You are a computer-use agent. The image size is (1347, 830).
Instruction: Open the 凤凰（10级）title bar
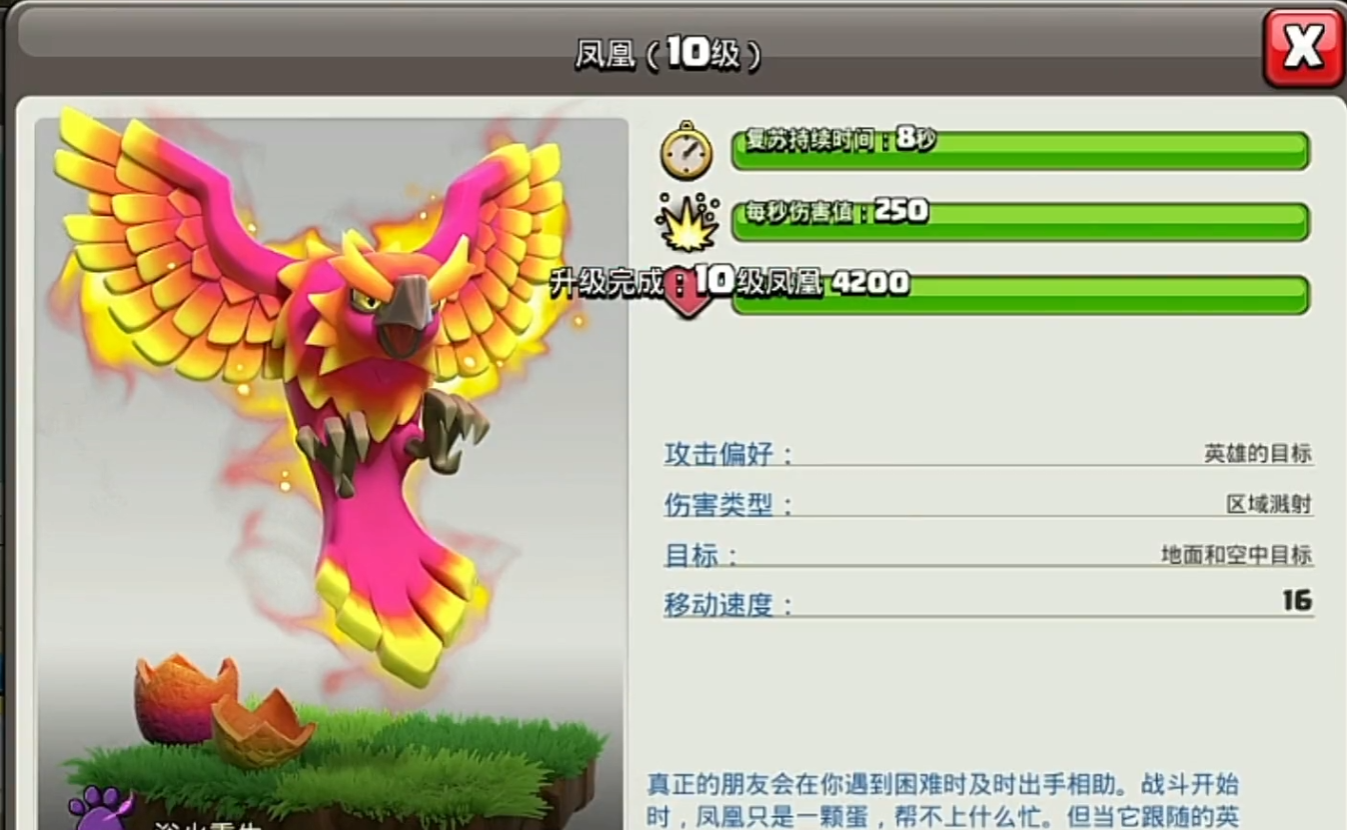[667, 55]
